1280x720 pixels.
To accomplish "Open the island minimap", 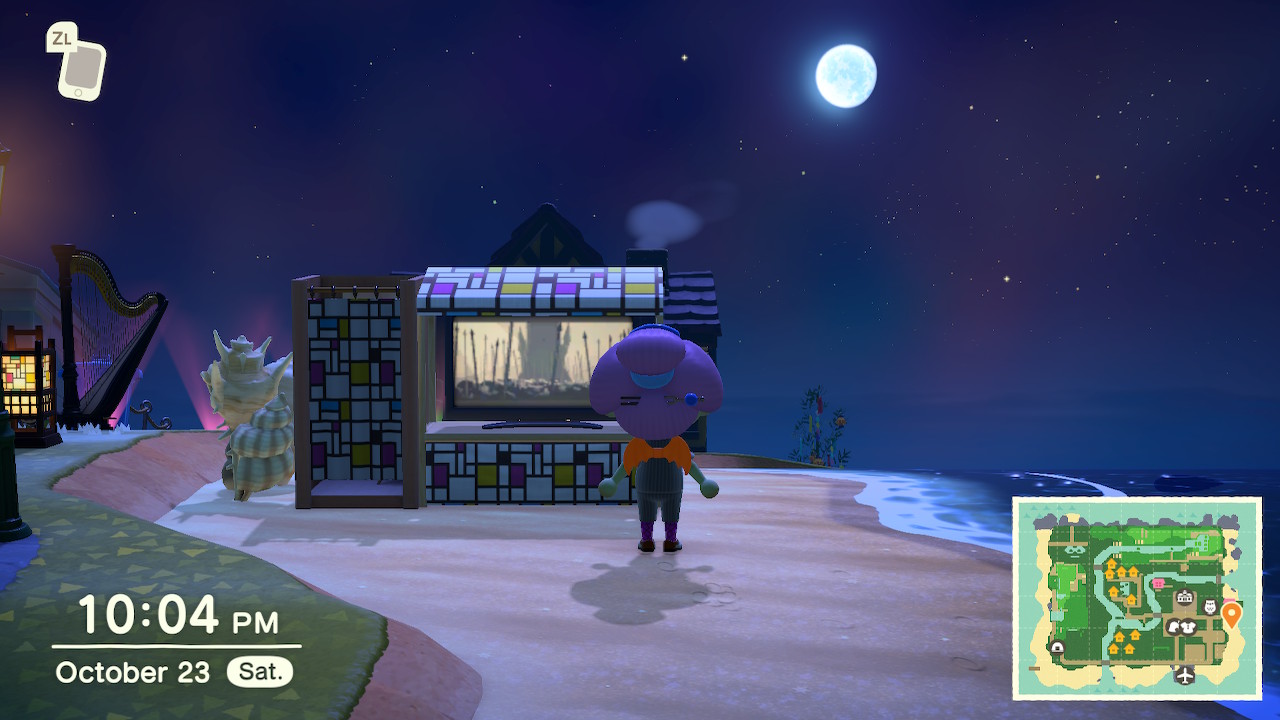I will pos(1136,598).
